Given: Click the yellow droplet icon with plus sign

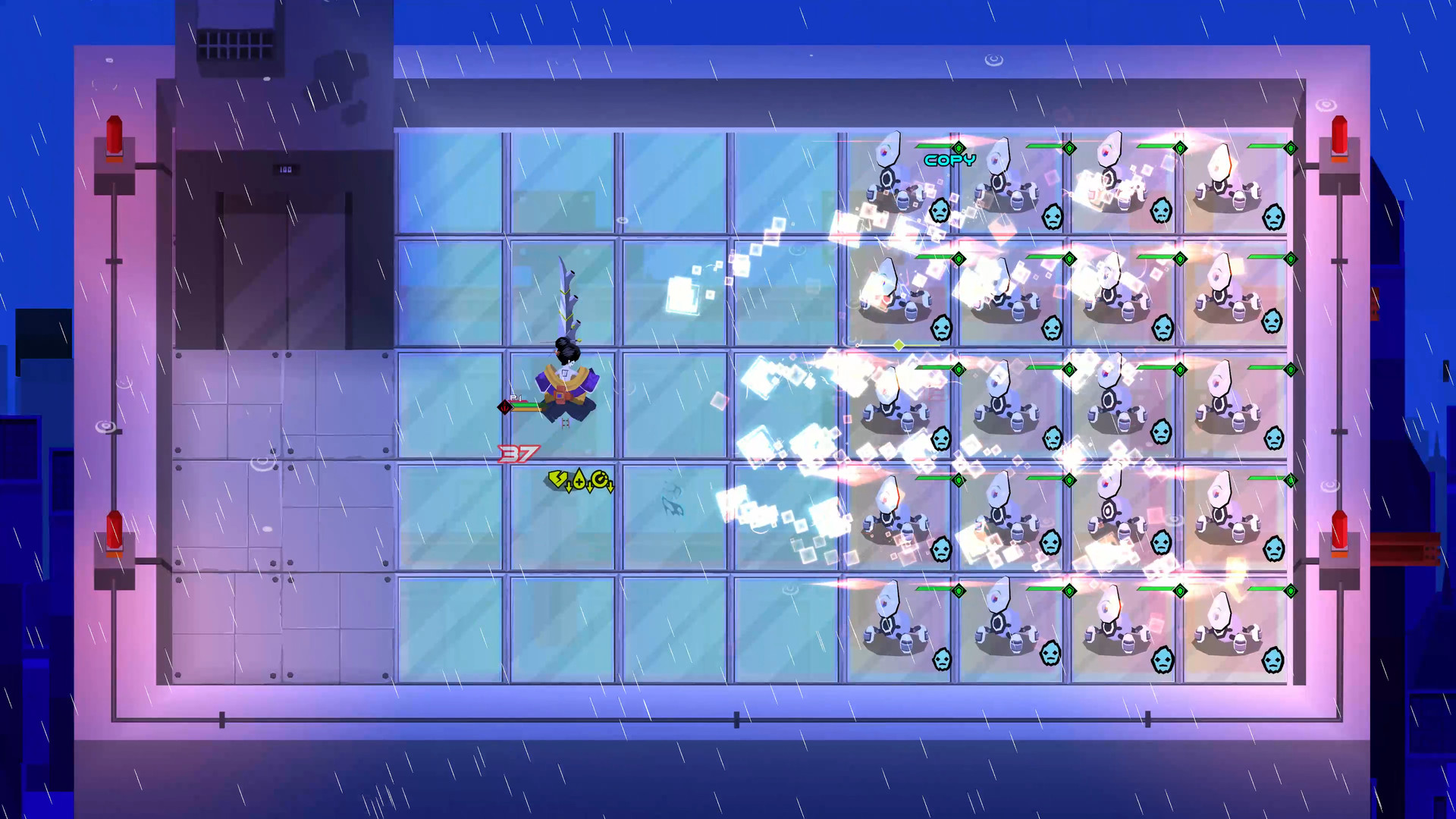Looking at the screenshot, I should pyautogui.click(x=579, y=479).
